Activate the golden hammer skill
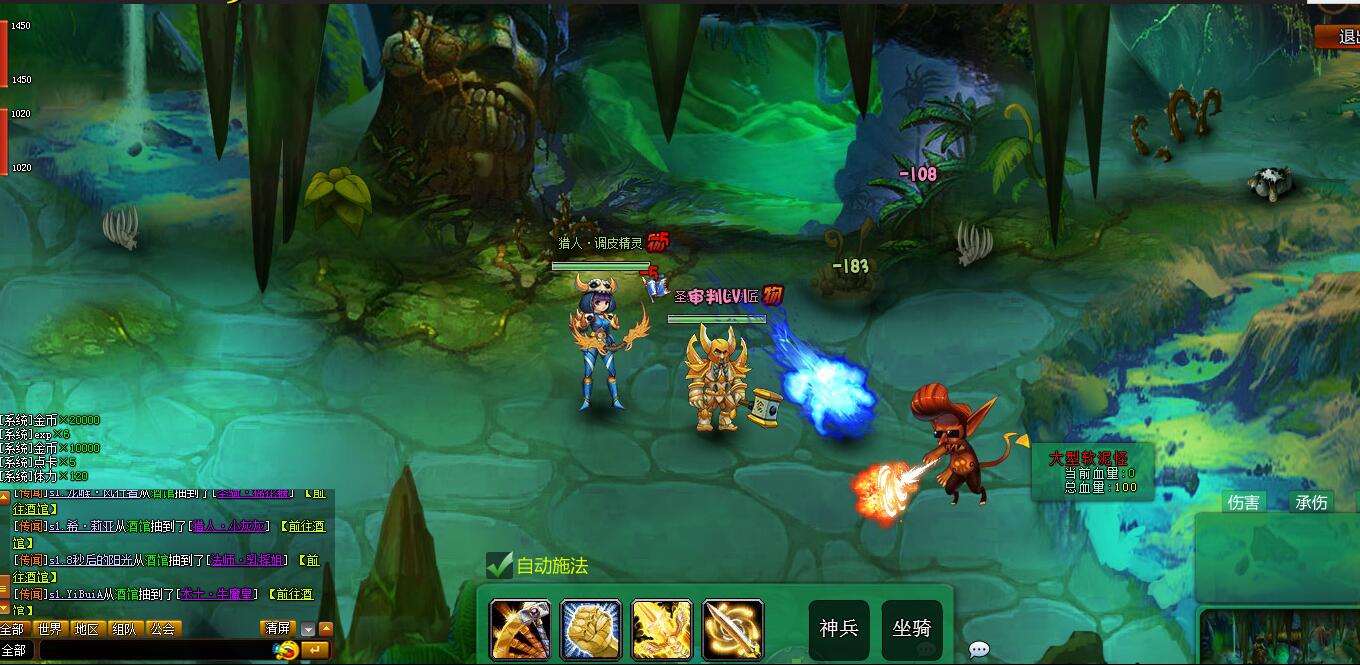 520,630
